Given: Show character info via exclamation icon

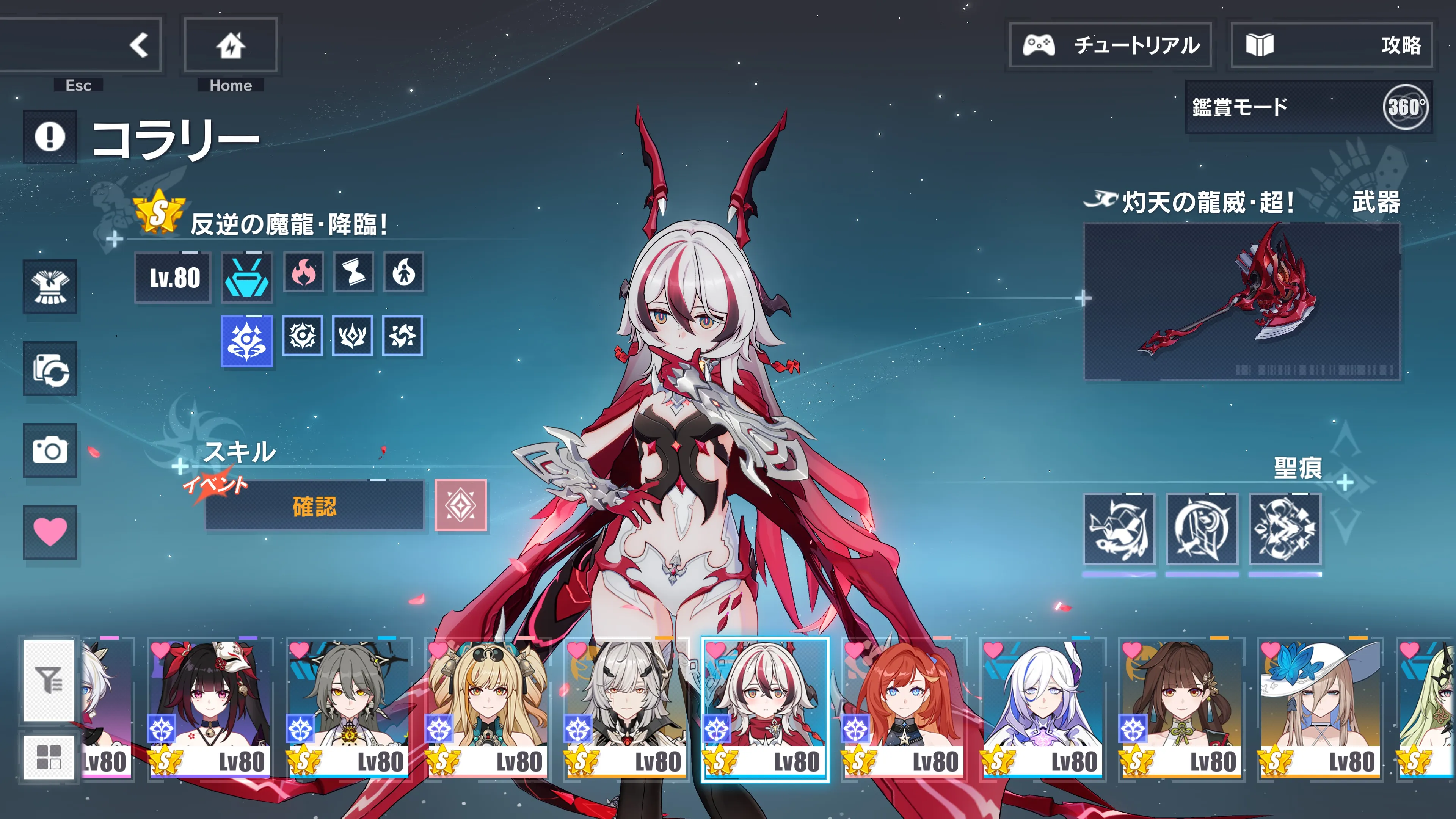Looking at the screenshot, I should click(x=50, y=136).
